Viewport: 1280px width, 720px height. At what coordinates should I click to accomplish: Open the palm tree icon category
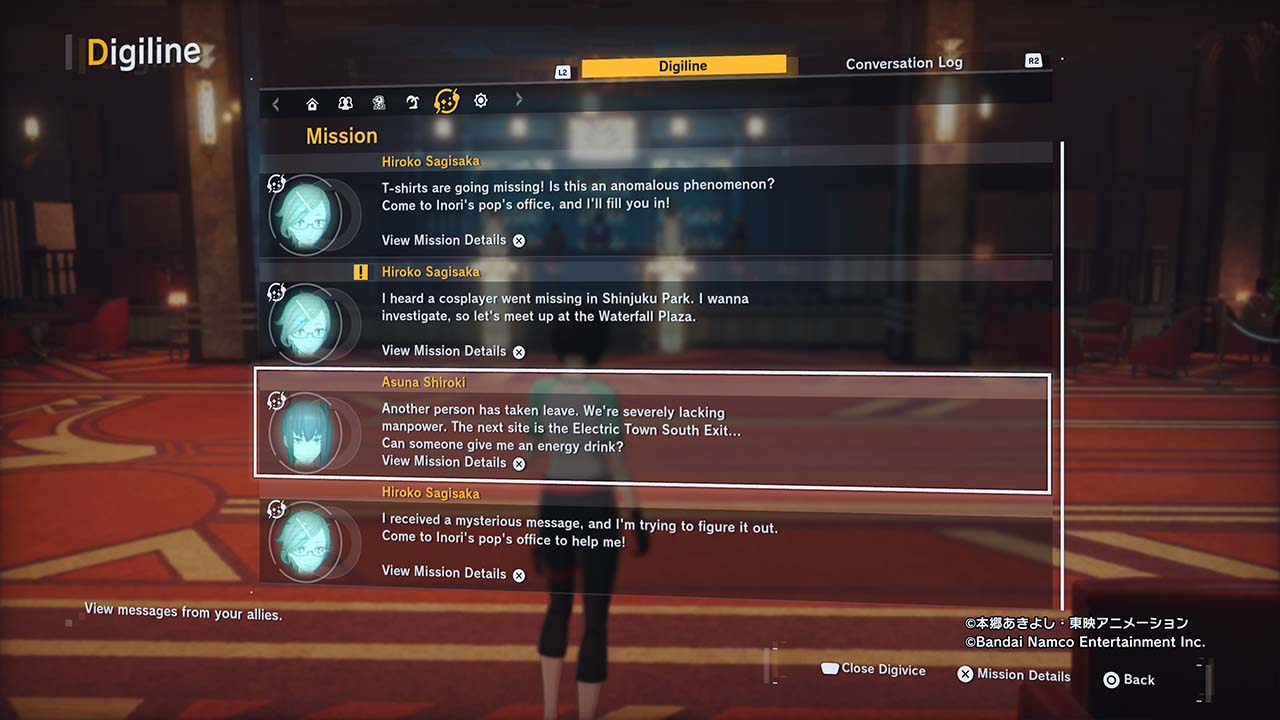pos(412,102)
